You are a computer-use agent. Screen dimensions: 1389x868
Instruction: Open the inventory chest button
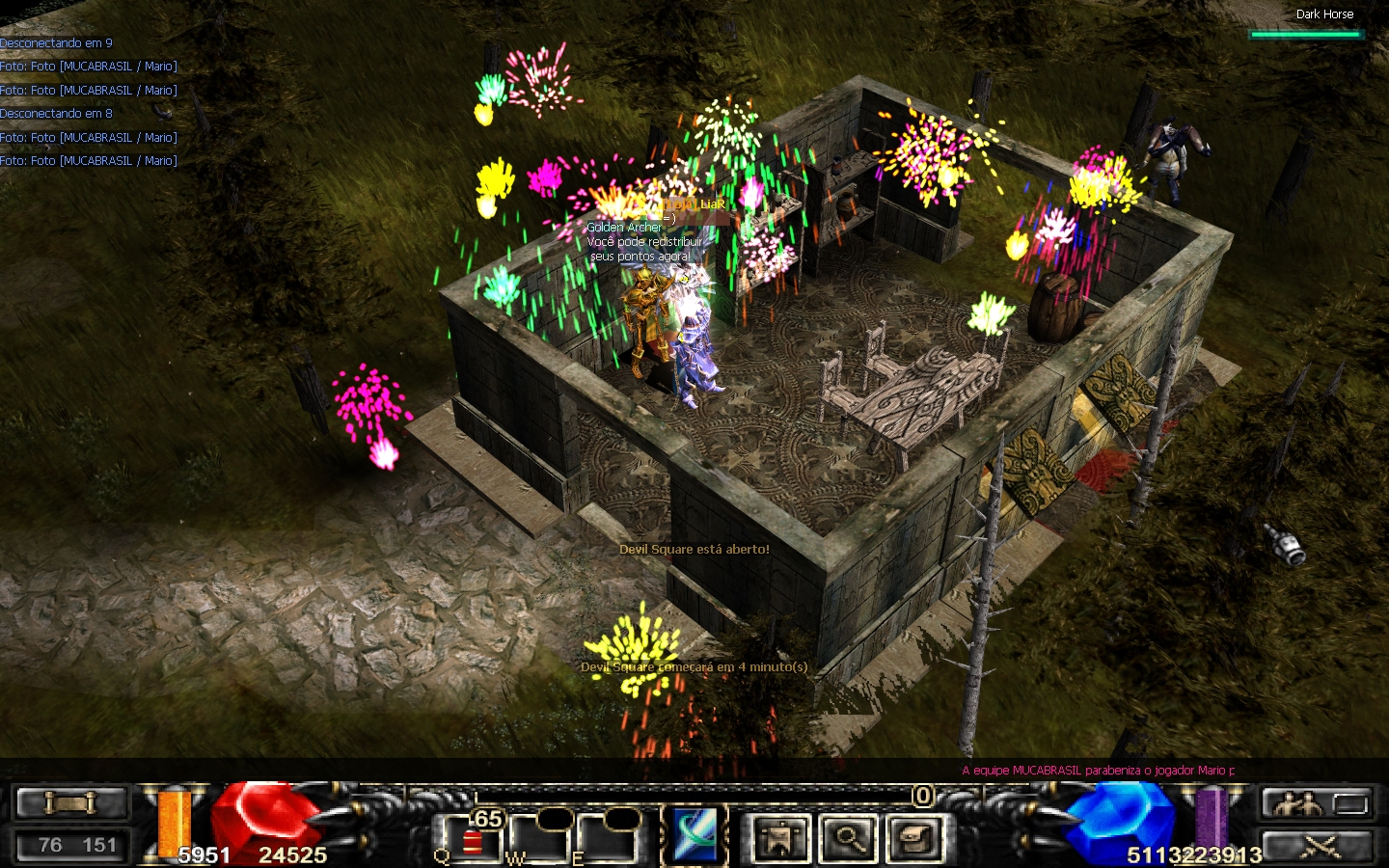913,838
